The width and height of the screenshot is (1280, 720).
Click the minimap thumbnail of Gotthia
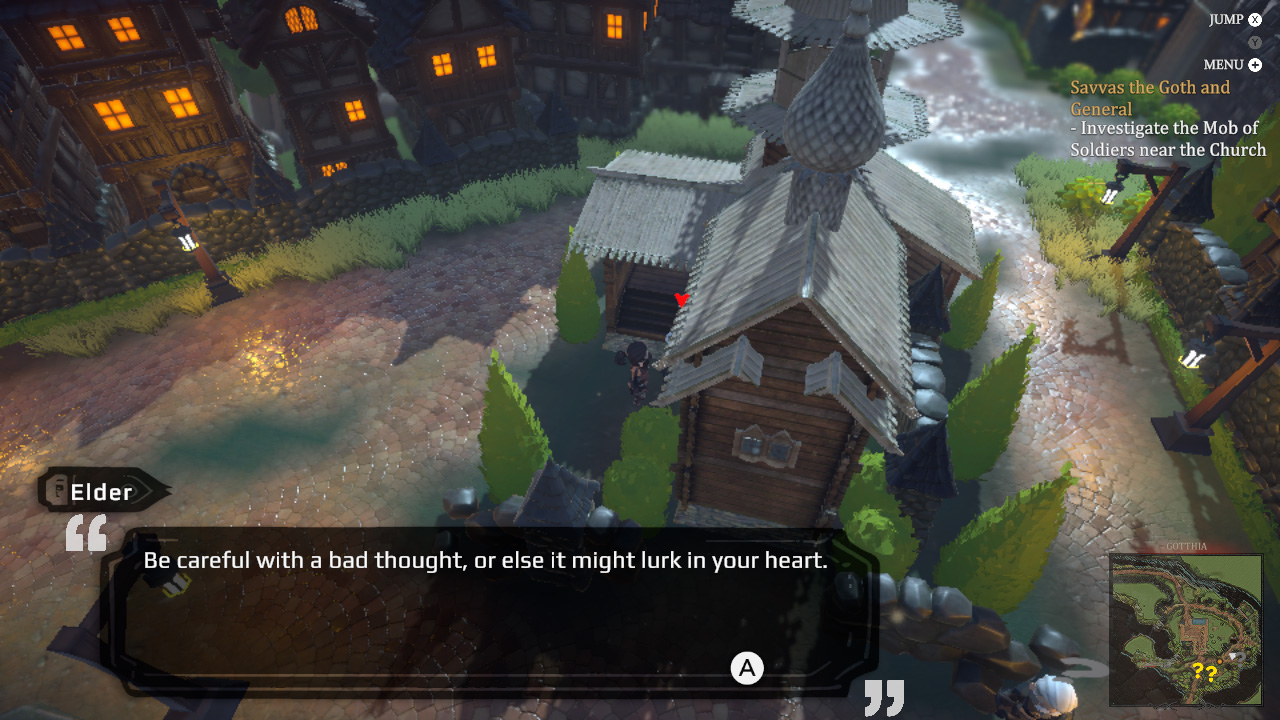point(1185,630)
